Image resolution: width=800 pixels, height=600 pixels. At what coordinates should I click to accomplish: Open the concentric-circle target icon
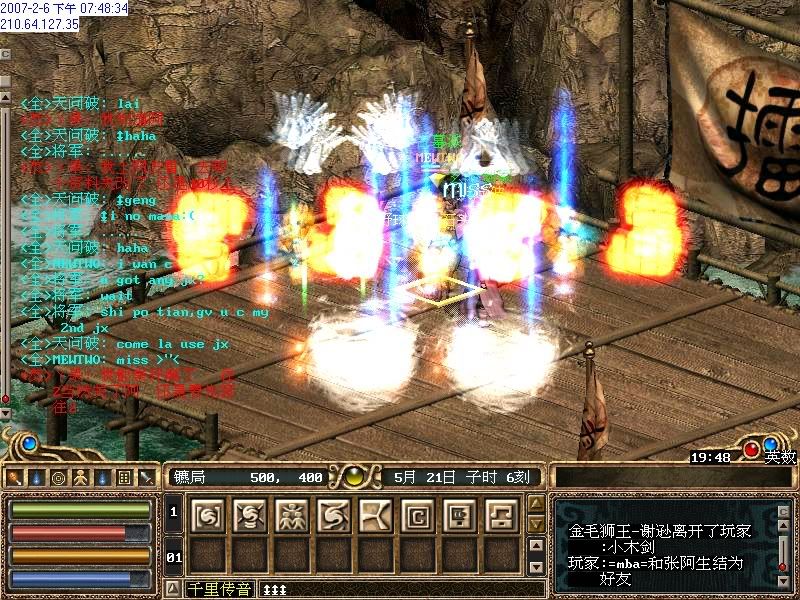tap(58, 477)
